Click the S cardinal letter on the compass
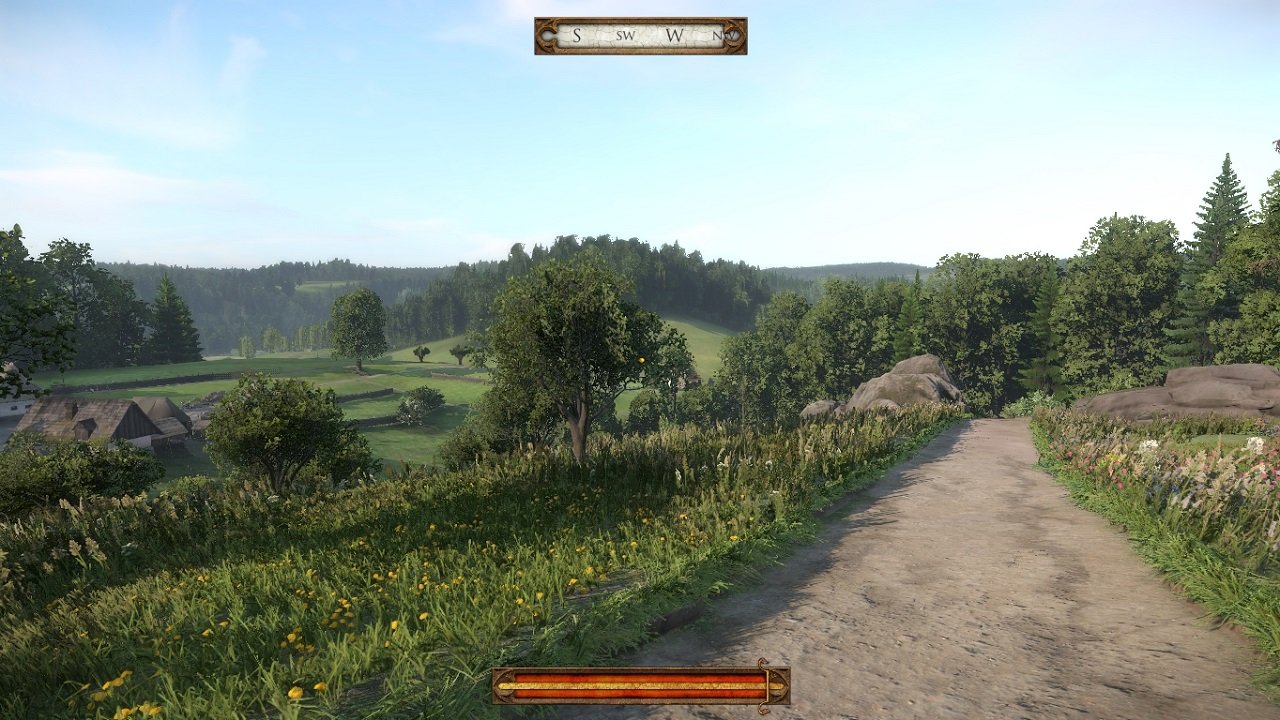The width and height of the screenshot is (1280, 720). 577,36
